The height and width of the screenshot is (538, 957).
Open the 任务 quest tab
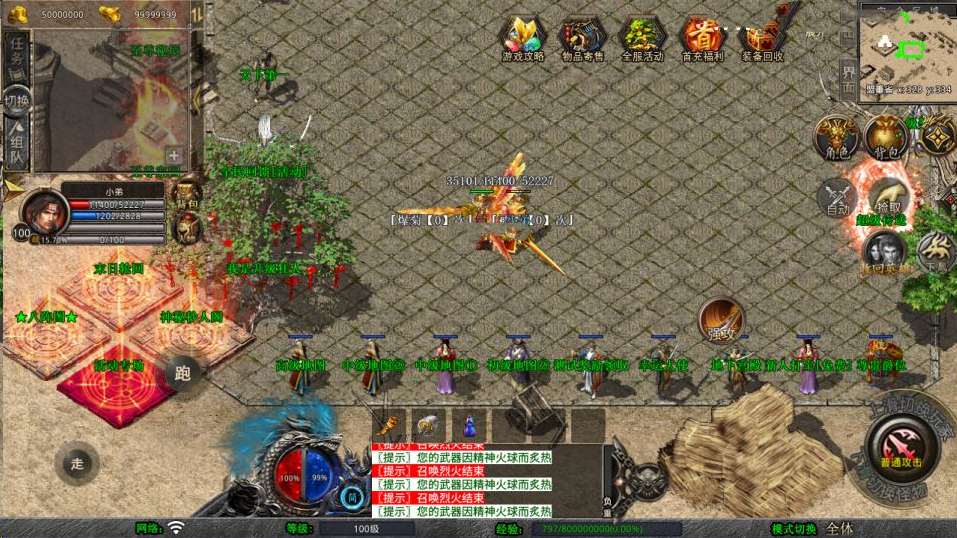point(17,60)
